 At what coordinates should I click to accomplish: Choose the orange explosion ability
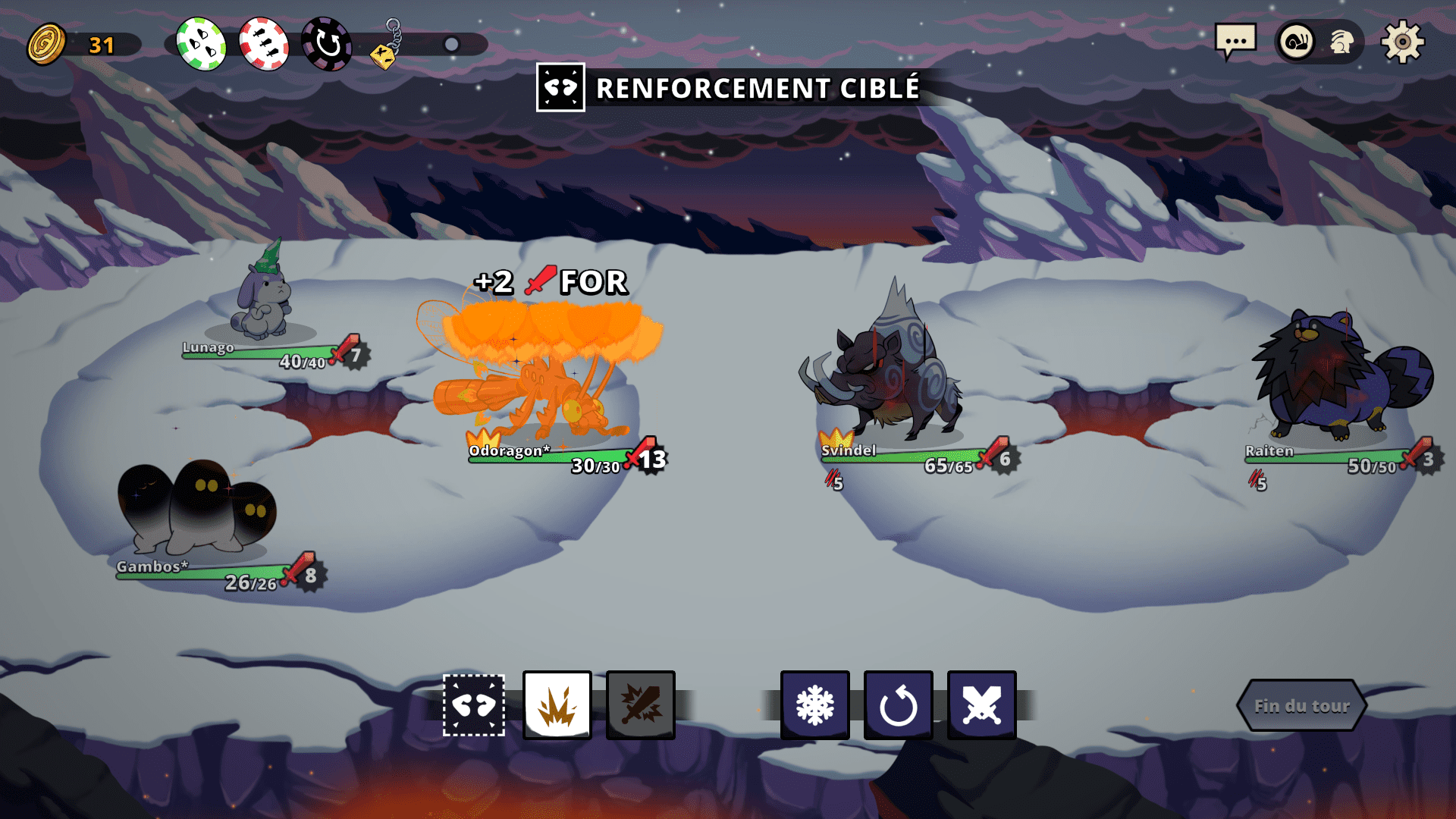point(557,705)
